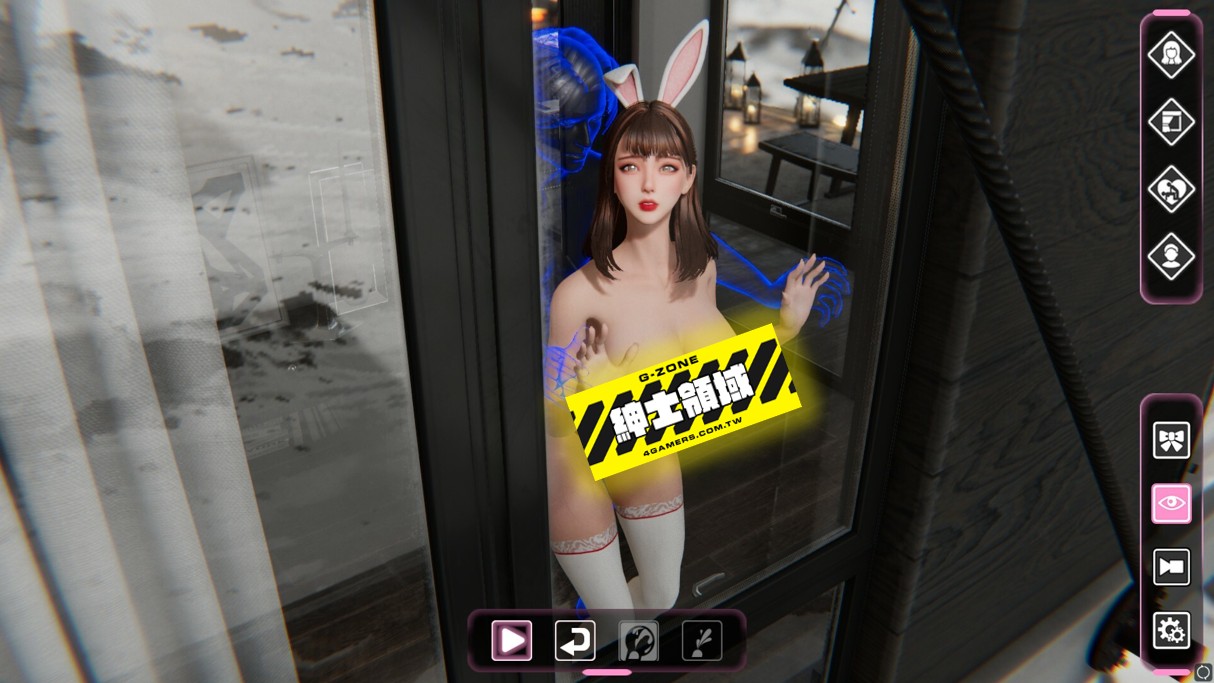The image size is (1214, 683).
Task: Open the long-haired girl character icon
Action: [x=1171, y=54]
